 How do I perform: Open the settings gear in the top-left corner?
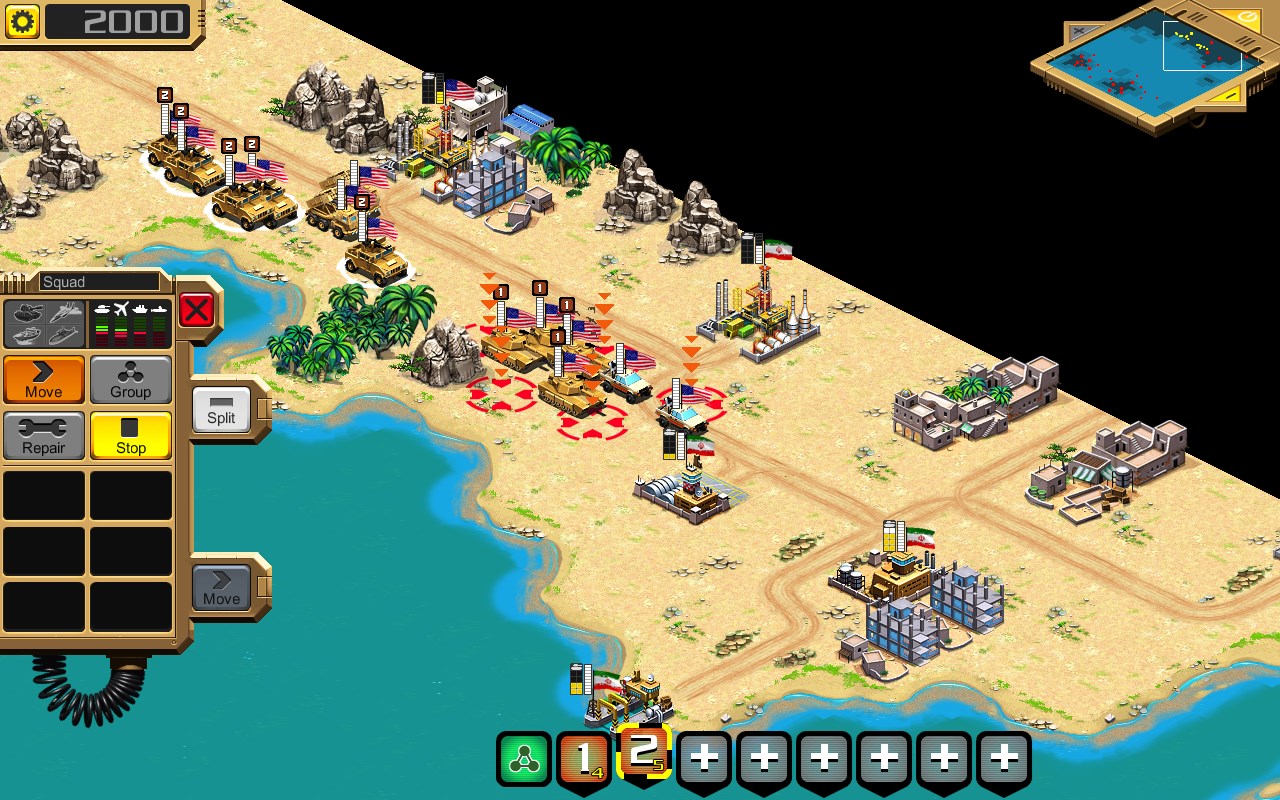(x=22, y=22)
